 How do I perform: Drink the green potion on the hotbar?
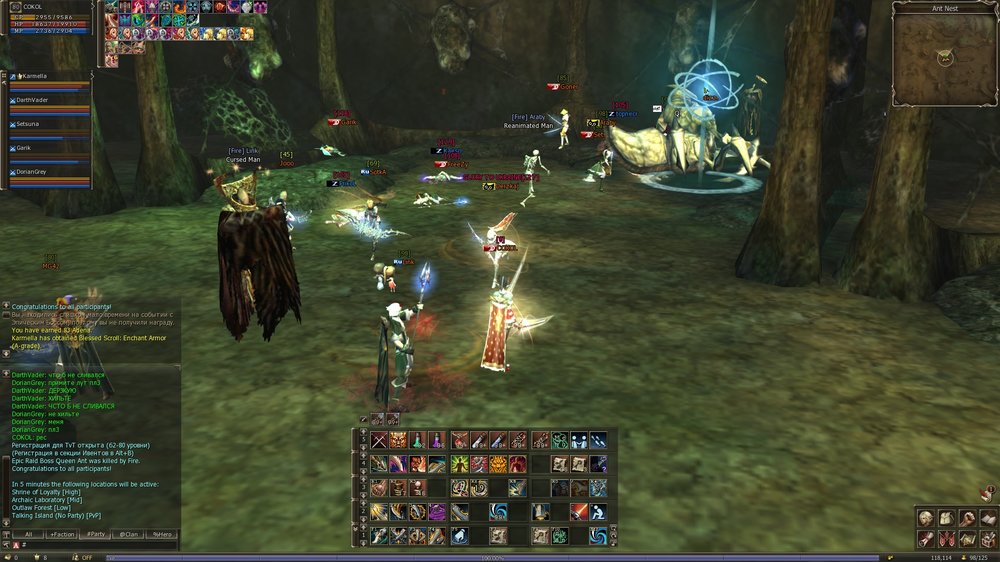418,440
